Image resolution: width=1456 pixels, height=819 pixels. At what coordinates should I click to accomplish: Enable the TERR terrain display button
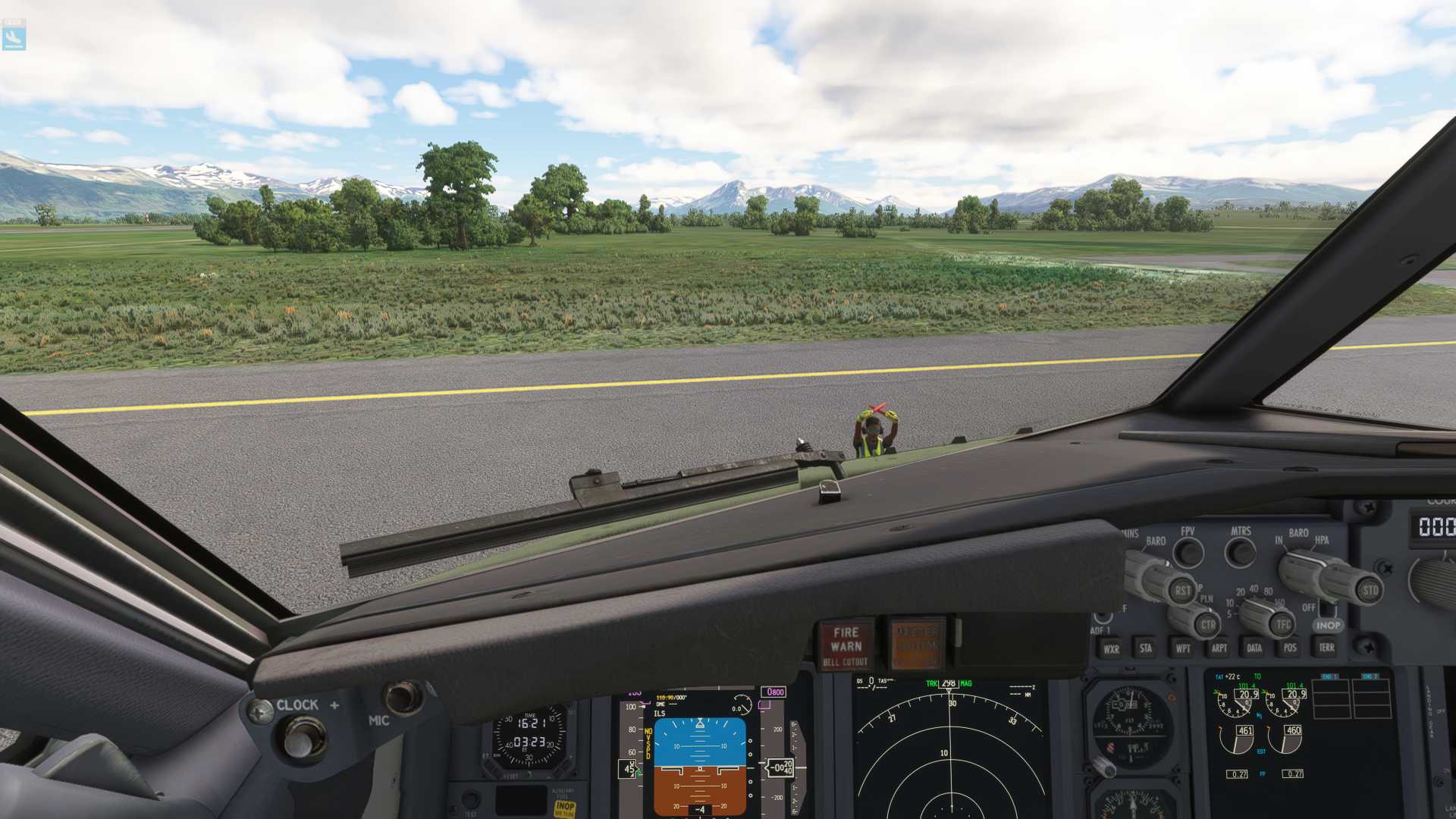[1326, 648]
